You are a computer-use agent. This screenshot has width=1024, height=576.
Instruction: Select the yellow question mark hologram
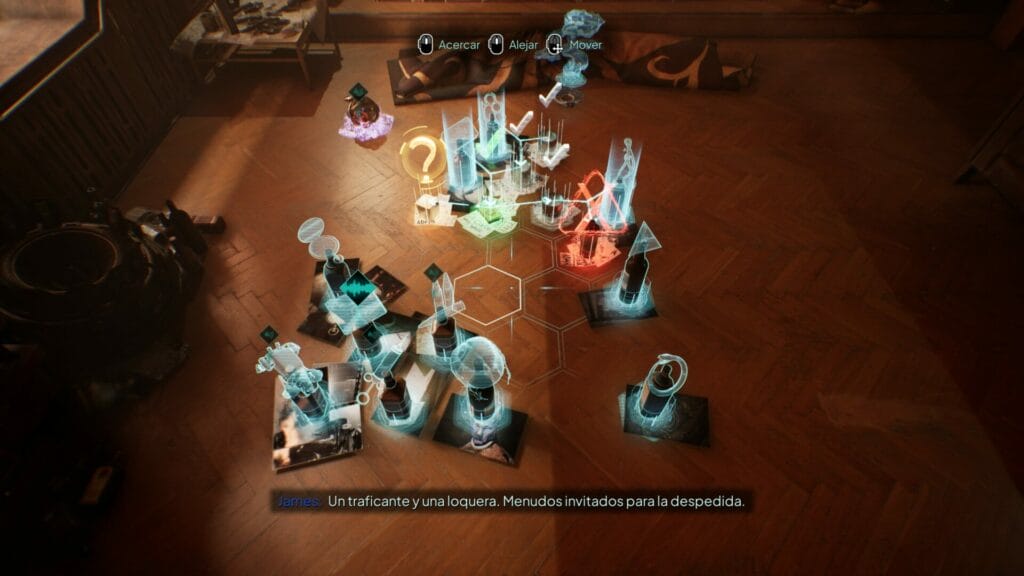(x=423, y=159)
